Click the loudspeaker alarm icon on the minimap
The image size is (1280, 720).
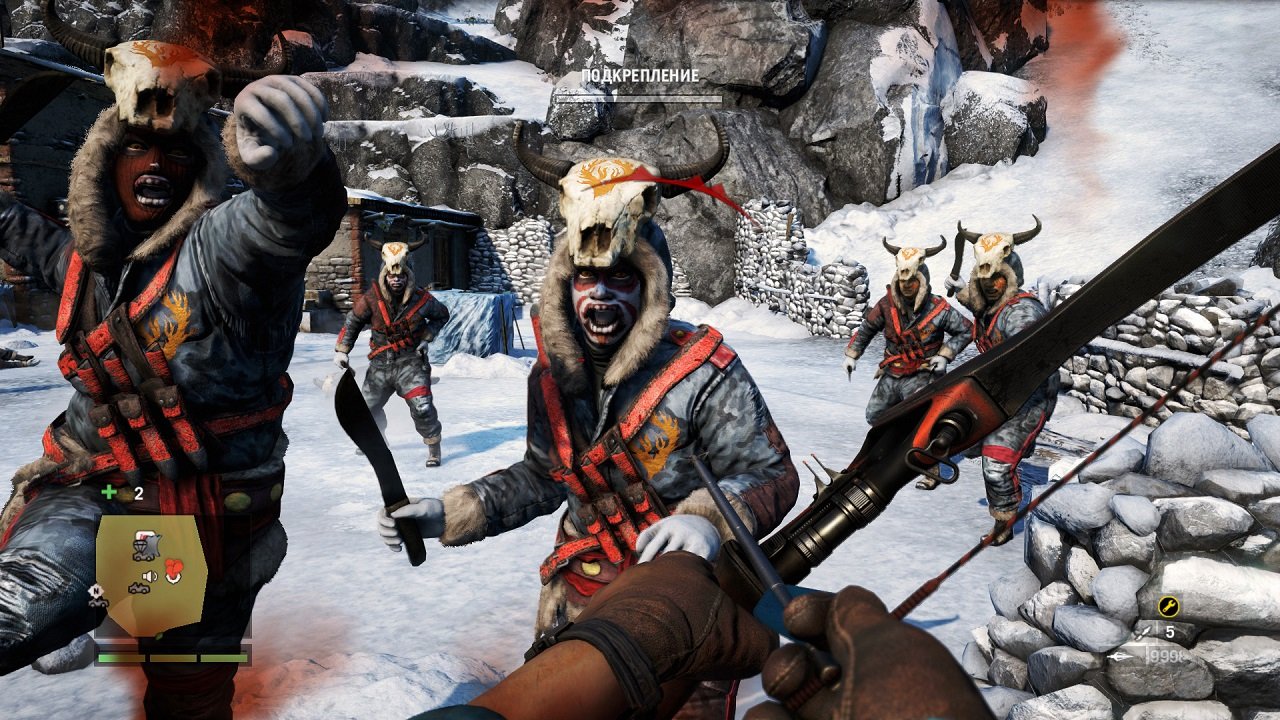[147, 576]
